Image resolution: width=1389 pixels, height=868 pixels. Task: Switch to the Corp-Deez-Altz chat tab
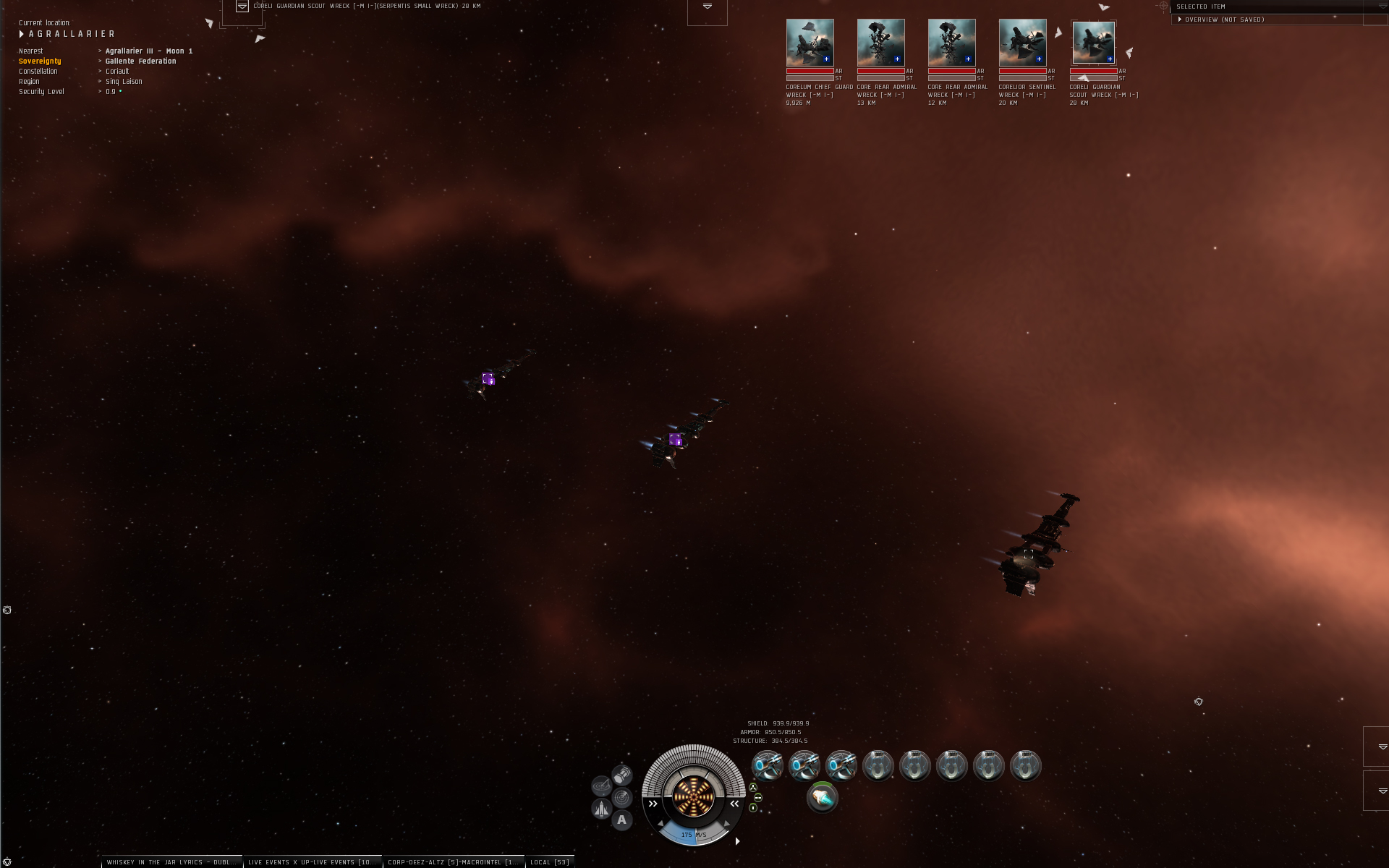coord(453,862)
